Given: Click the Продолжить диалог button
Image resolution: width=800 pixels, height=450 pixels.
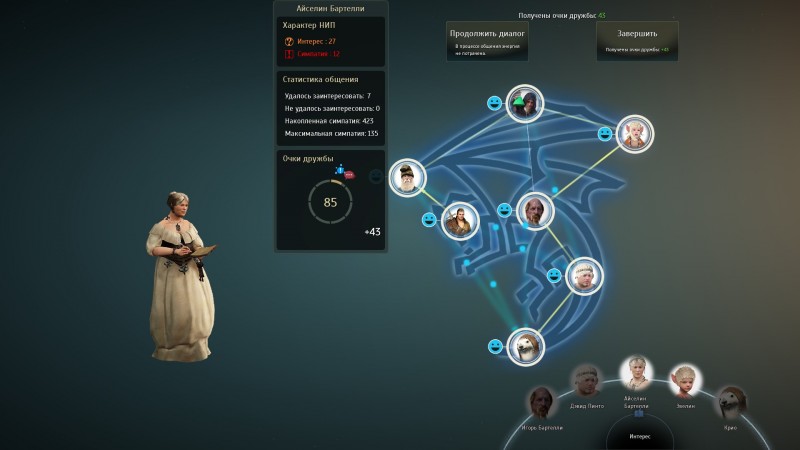Looking at the screenshot, I should pyautogui.click(x=487, y=41).
